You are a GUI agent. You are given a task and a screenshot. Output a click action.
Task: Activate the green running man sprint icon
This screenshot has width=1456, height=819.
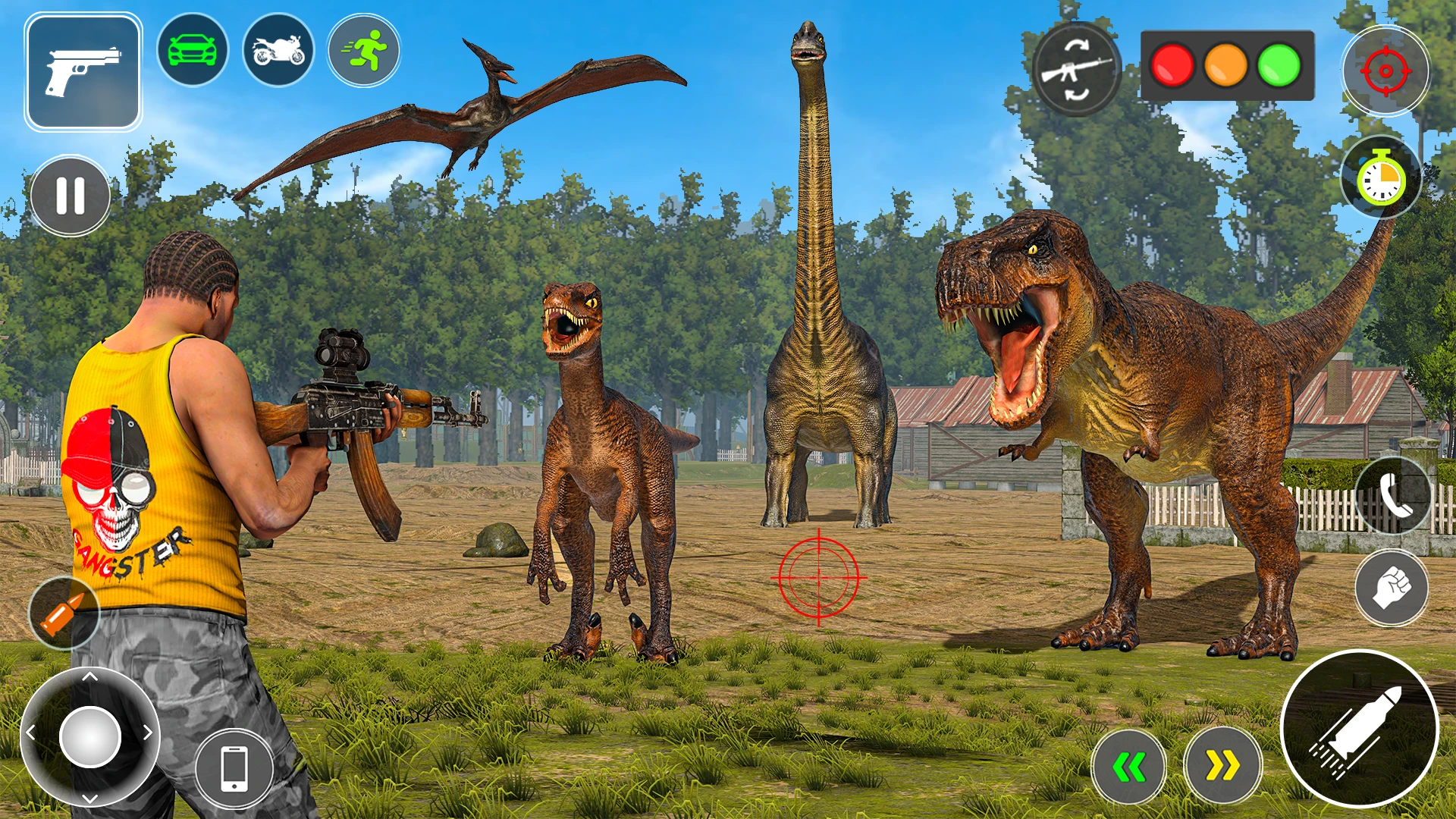[x=364, y=50]
